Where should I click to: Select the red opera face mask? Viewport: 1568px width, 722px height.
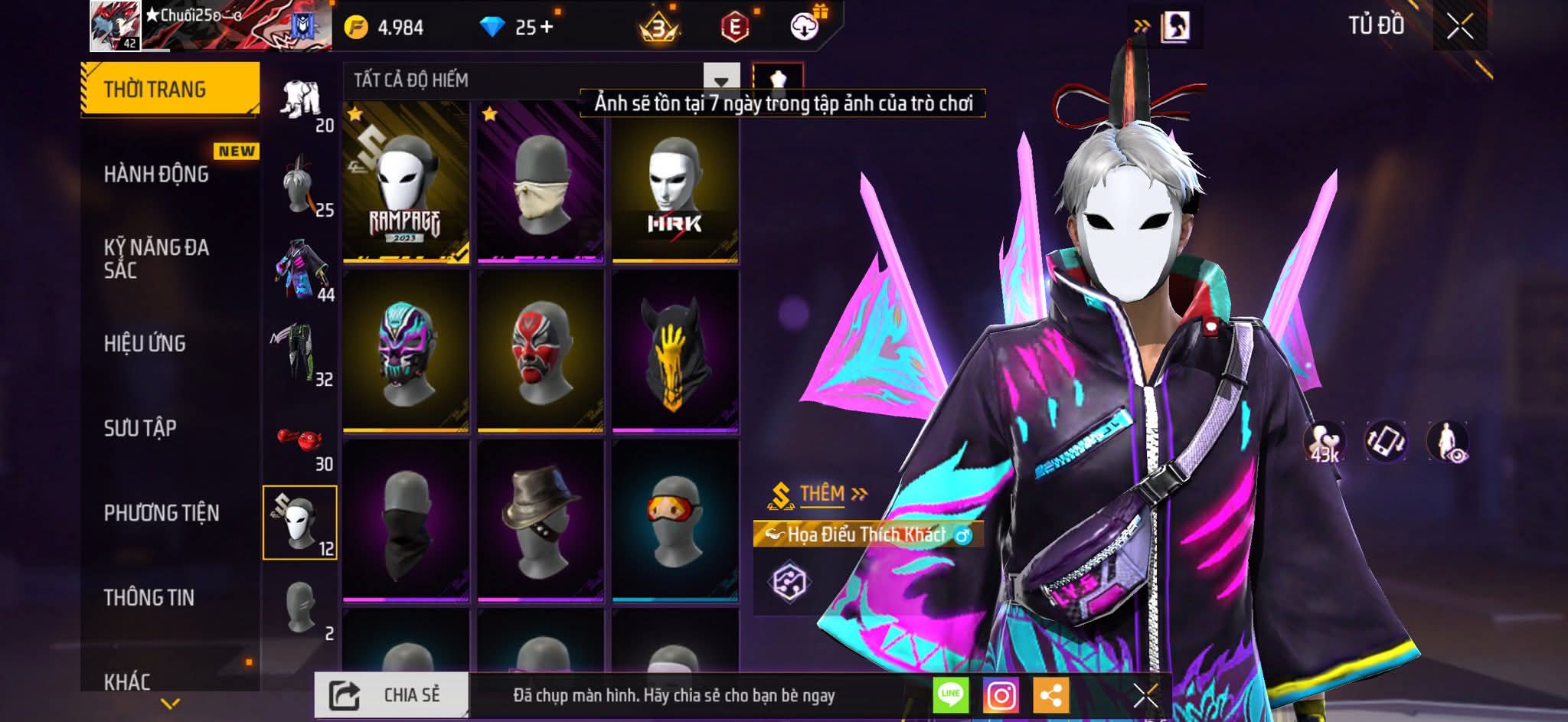coord(540,352)
